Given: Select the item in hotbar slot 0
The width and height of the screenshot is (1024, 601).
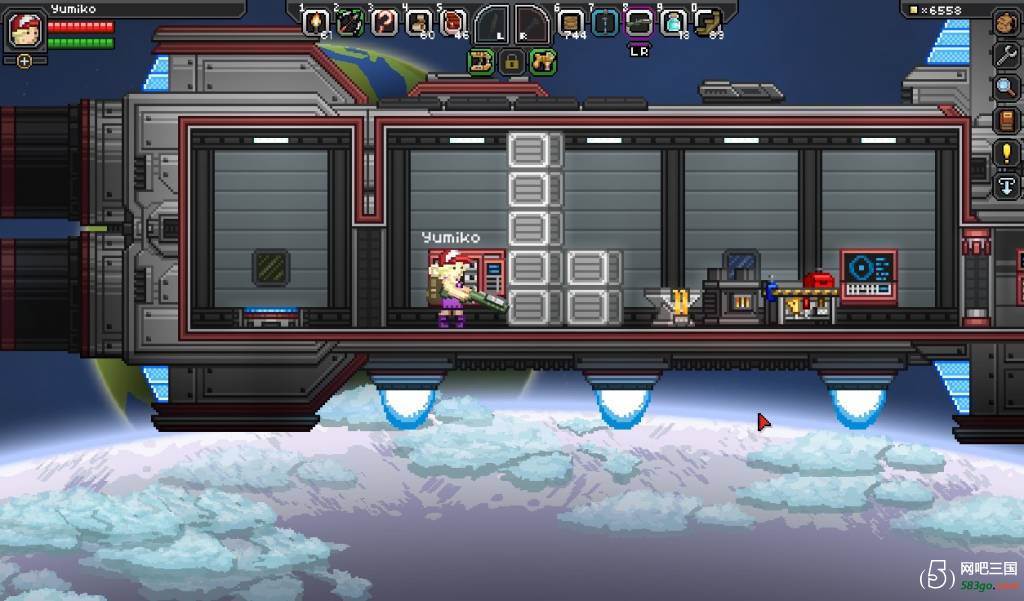Looking at the screenshot, I should pos(708,23).
